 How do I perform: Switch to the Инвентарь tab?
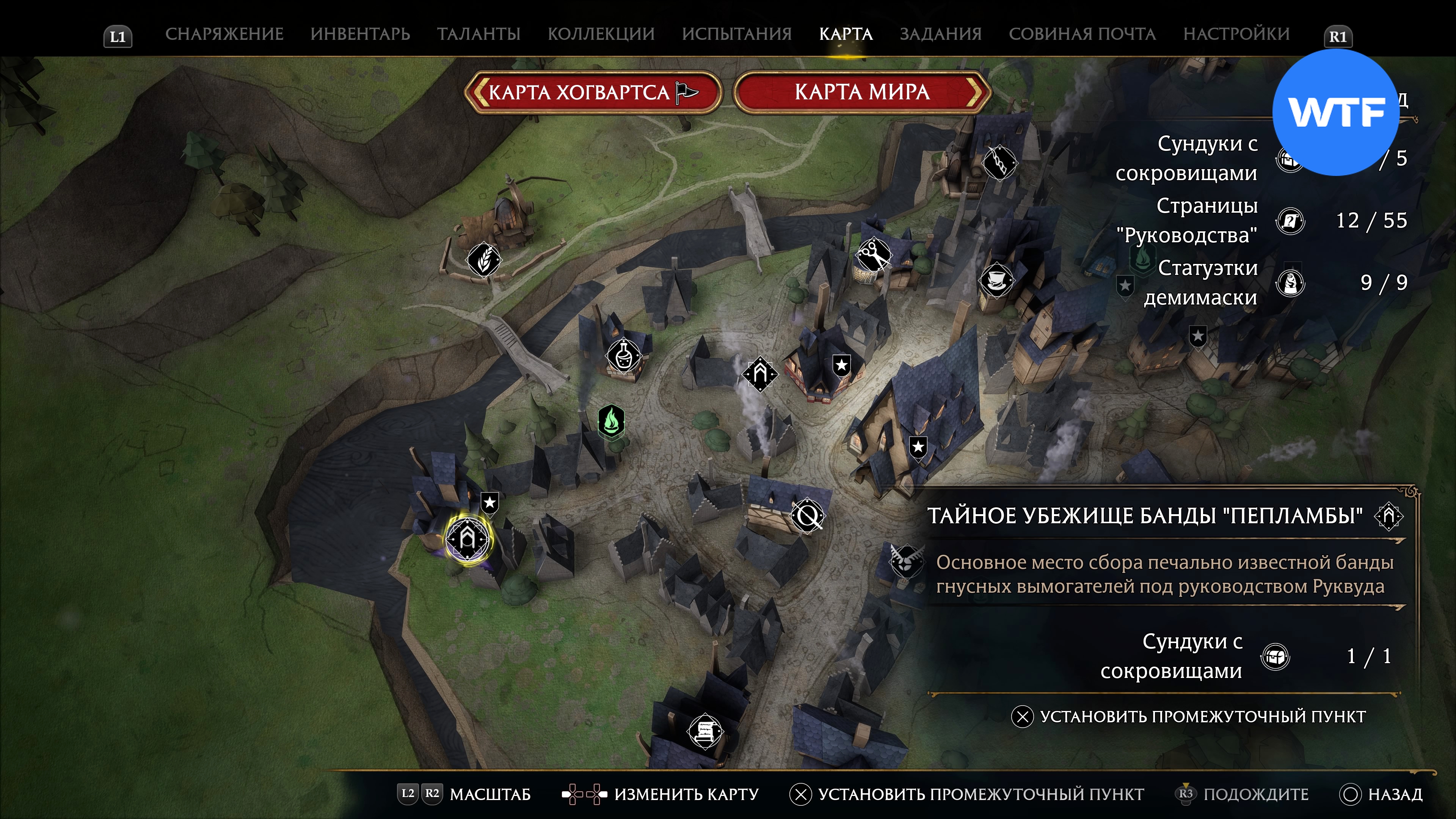tap(360, 34)
